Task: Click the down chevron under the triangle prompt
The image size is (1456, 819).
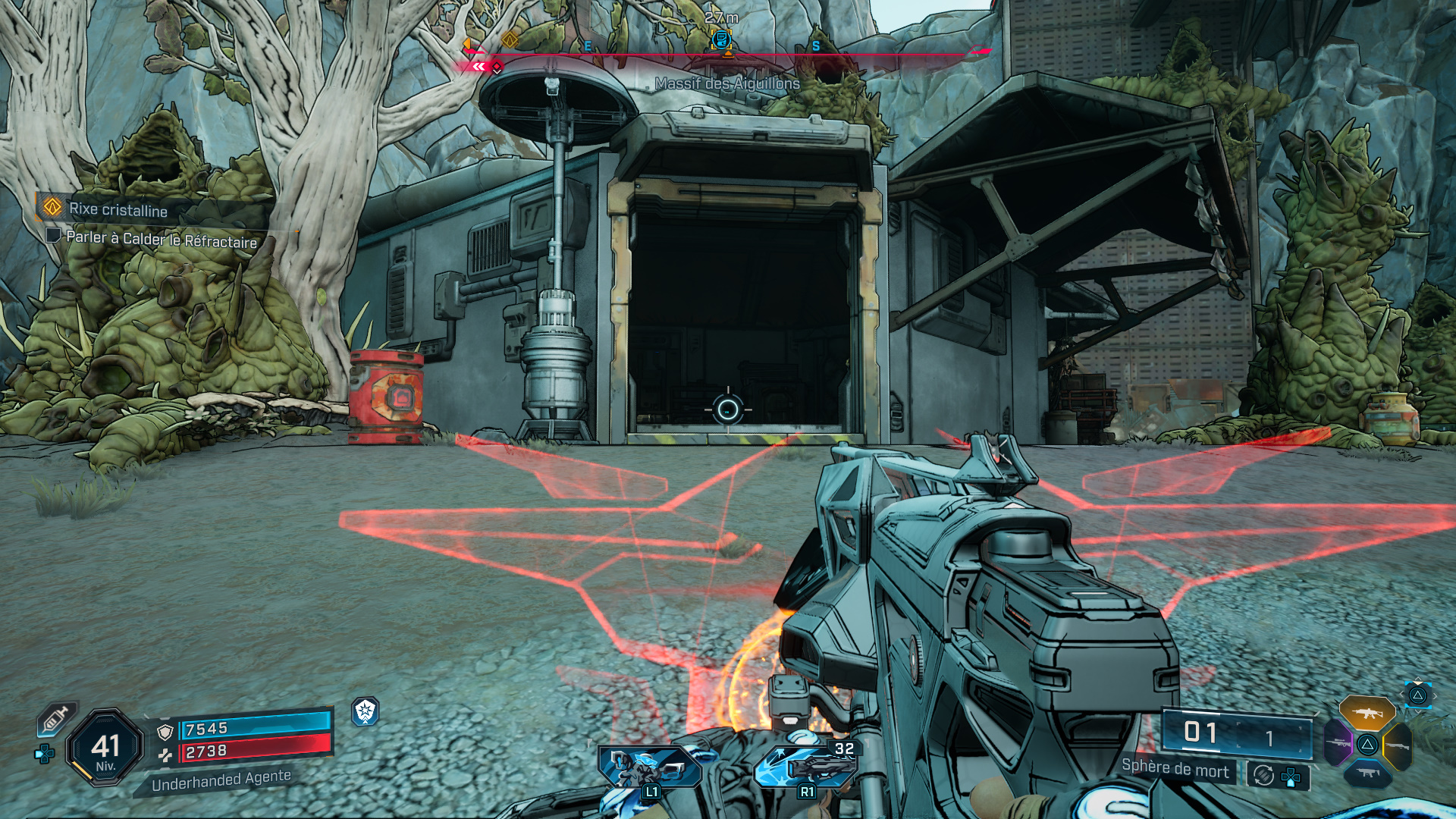Action: (x=1419, y=712)
